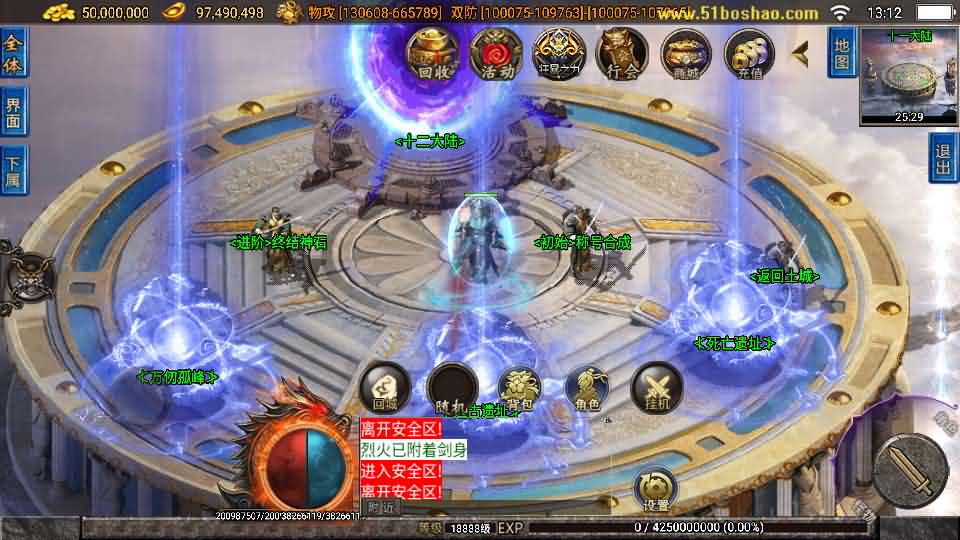Tap the sword attack button
960x540 pixels.
coord(910,470)
